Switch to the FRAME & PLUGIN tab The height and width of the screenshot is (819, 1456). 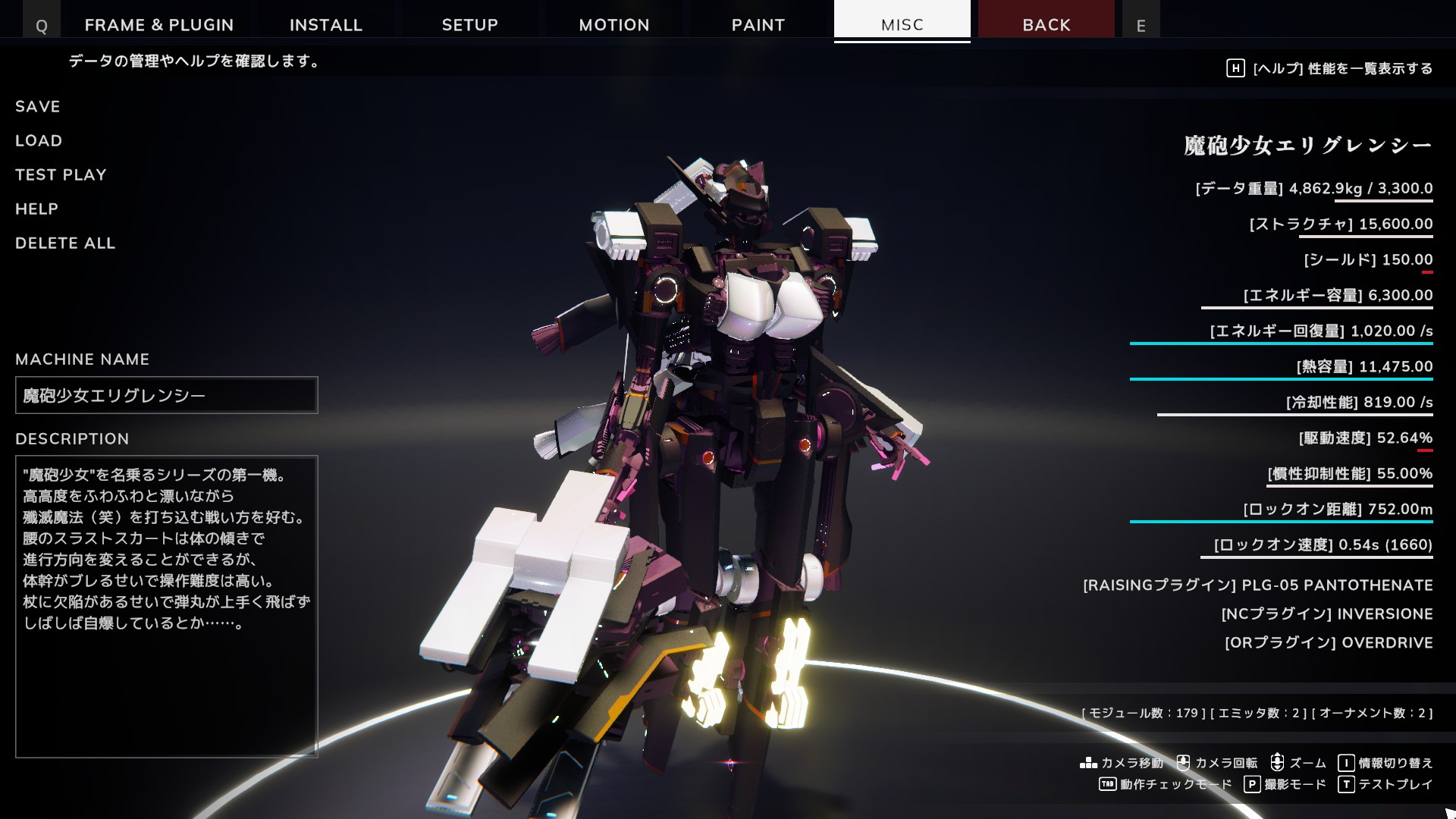[159, 24]
